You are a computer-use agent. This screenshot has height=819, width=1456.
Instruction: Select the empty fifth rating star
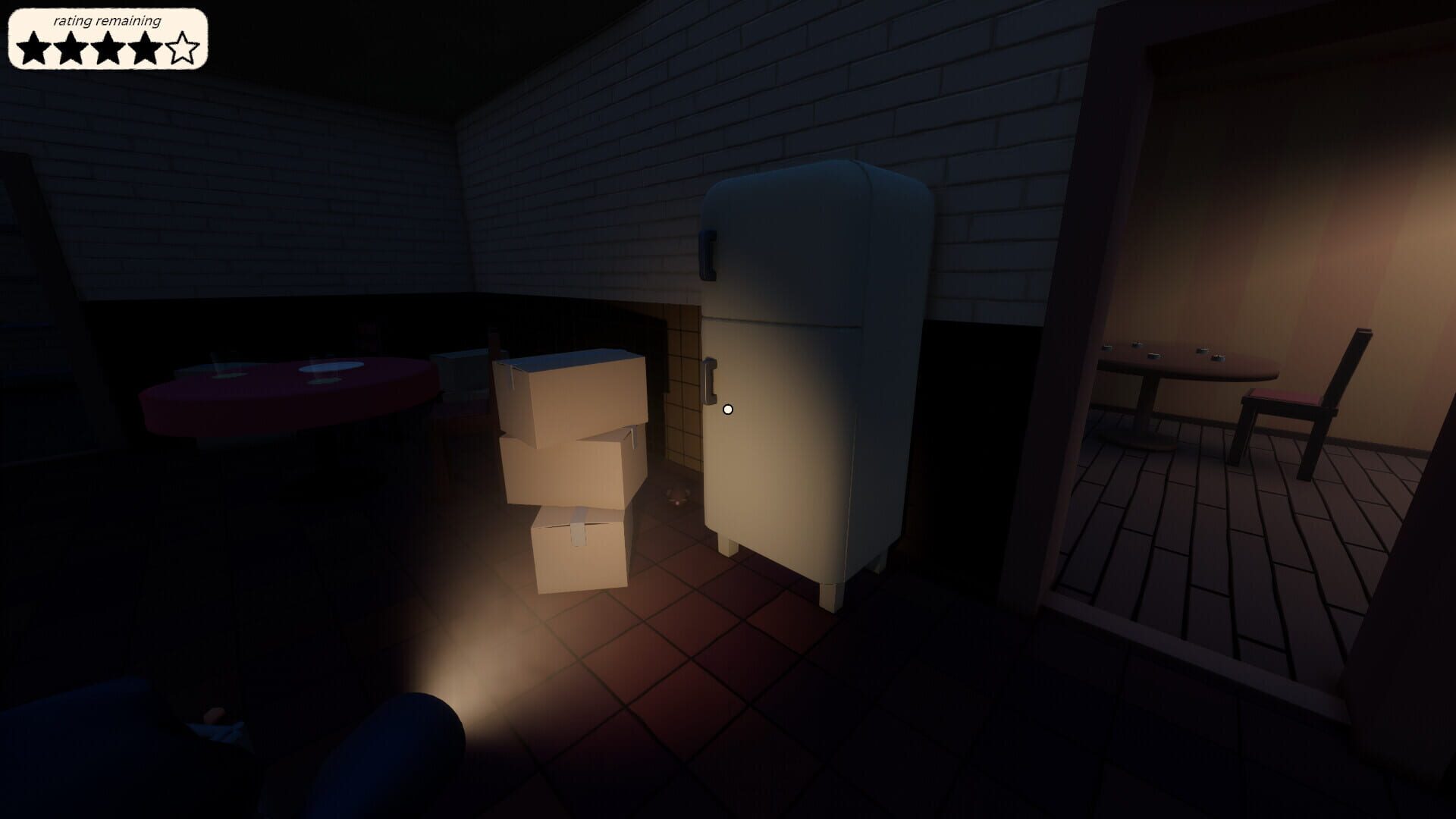pyautogui.click(x=182, y=48)
